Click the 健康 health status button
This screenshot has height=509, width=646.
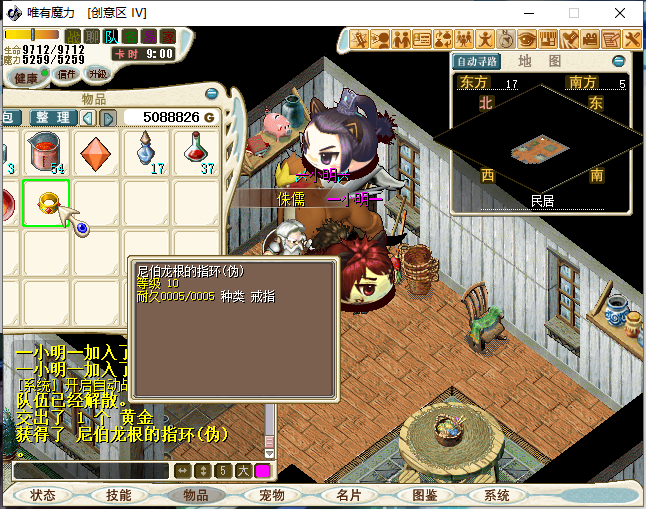tap(27, 77)
